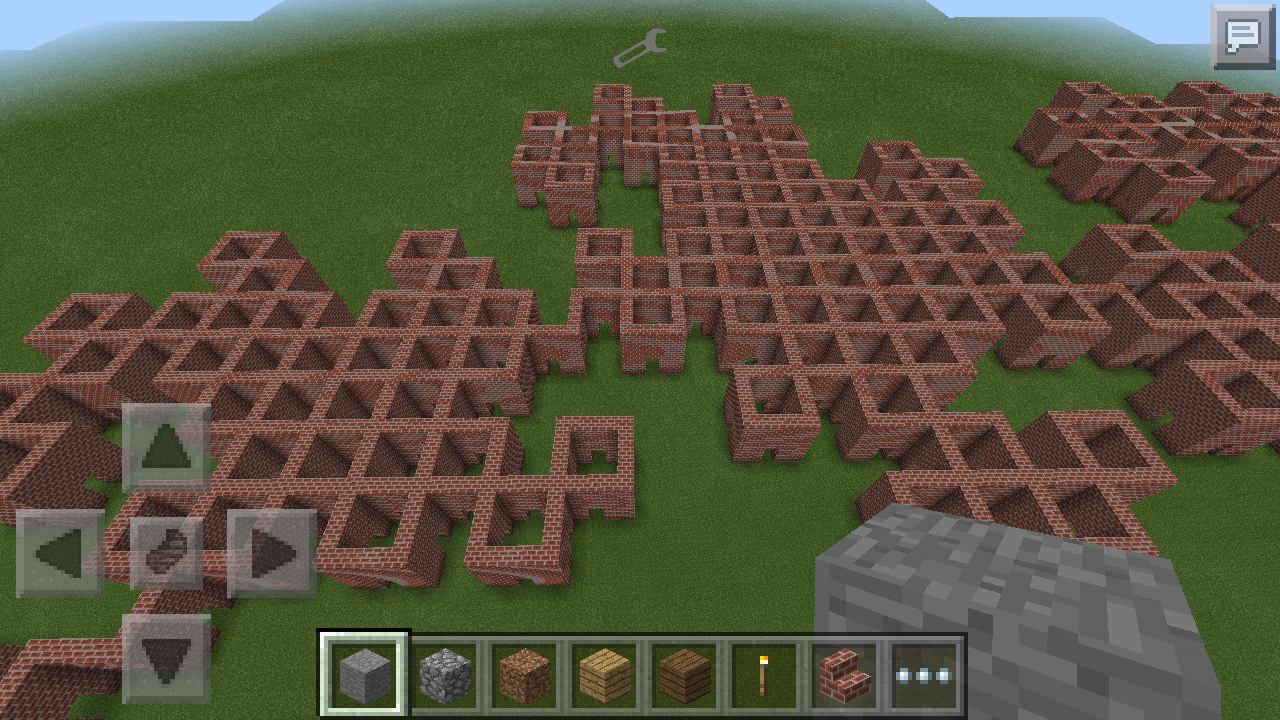This screenshot has height=720, width=1280.
Task: Select cobblestone from the hotbar
Action: tap(440, 673)
